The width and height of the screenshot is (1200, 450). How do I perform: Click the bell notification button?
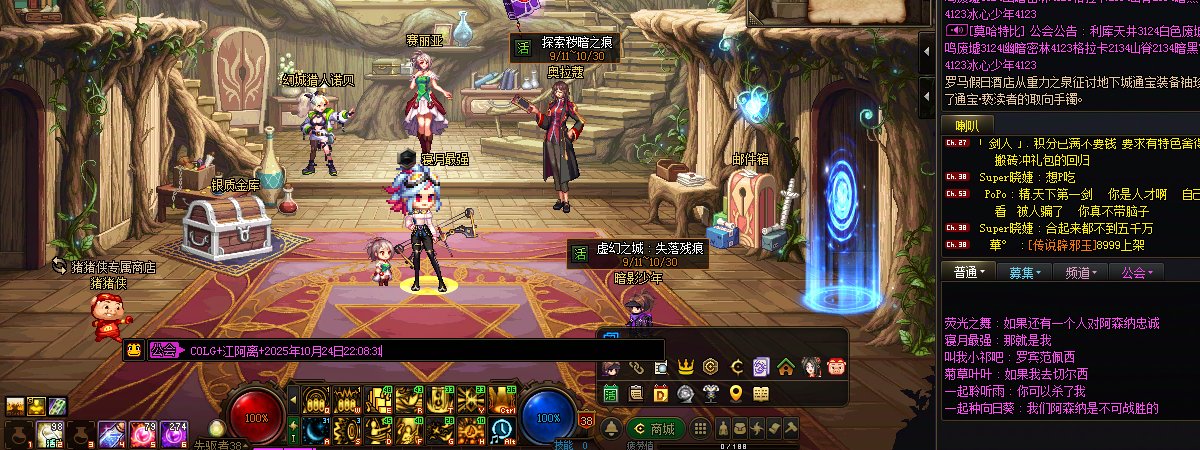click(x=611, y=428)
